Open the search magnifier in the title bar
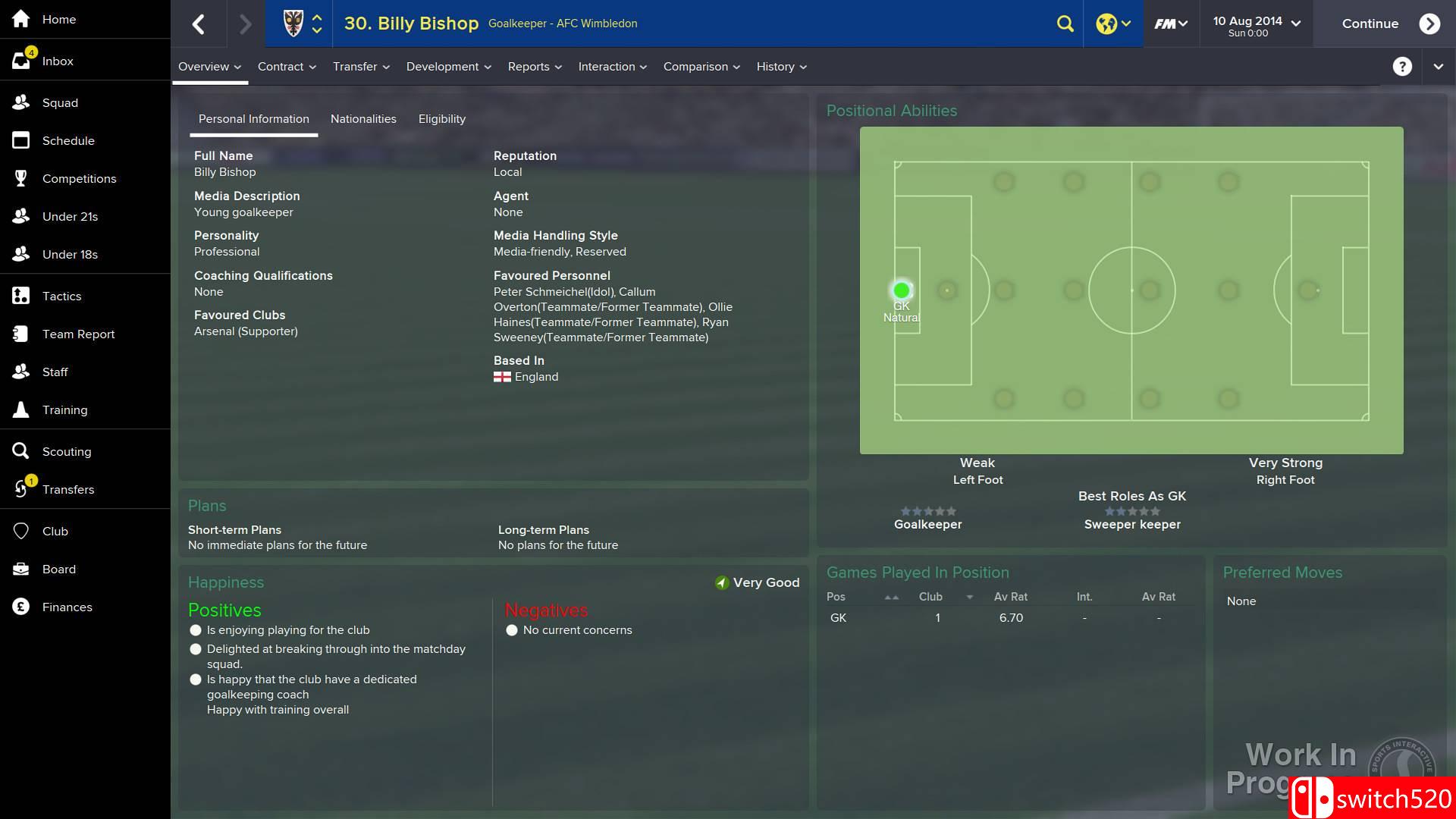This screenshot has height=819, width=1456. [1065, 24]
